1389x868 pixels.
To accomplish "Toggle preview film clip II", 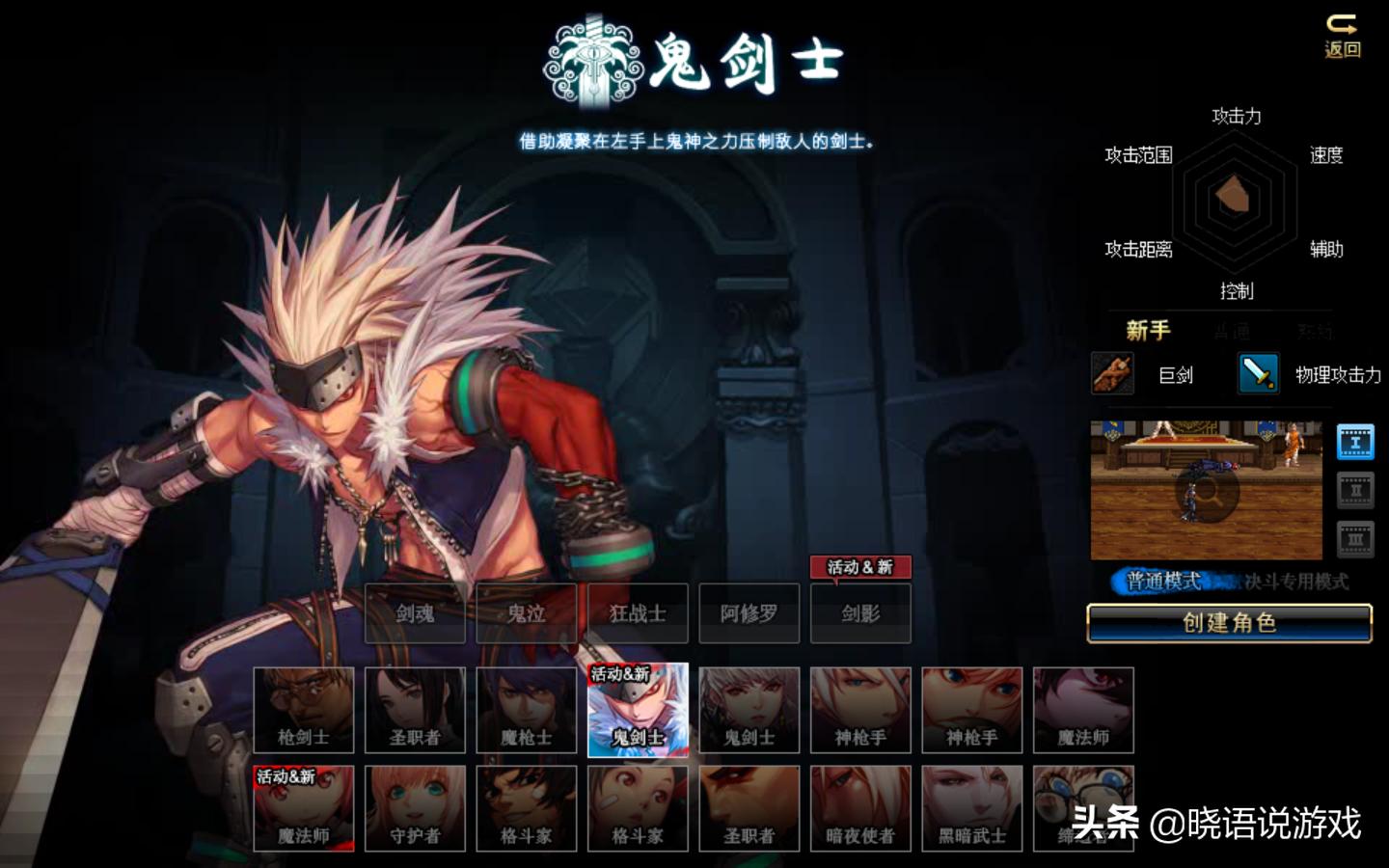I will 1356,490.
